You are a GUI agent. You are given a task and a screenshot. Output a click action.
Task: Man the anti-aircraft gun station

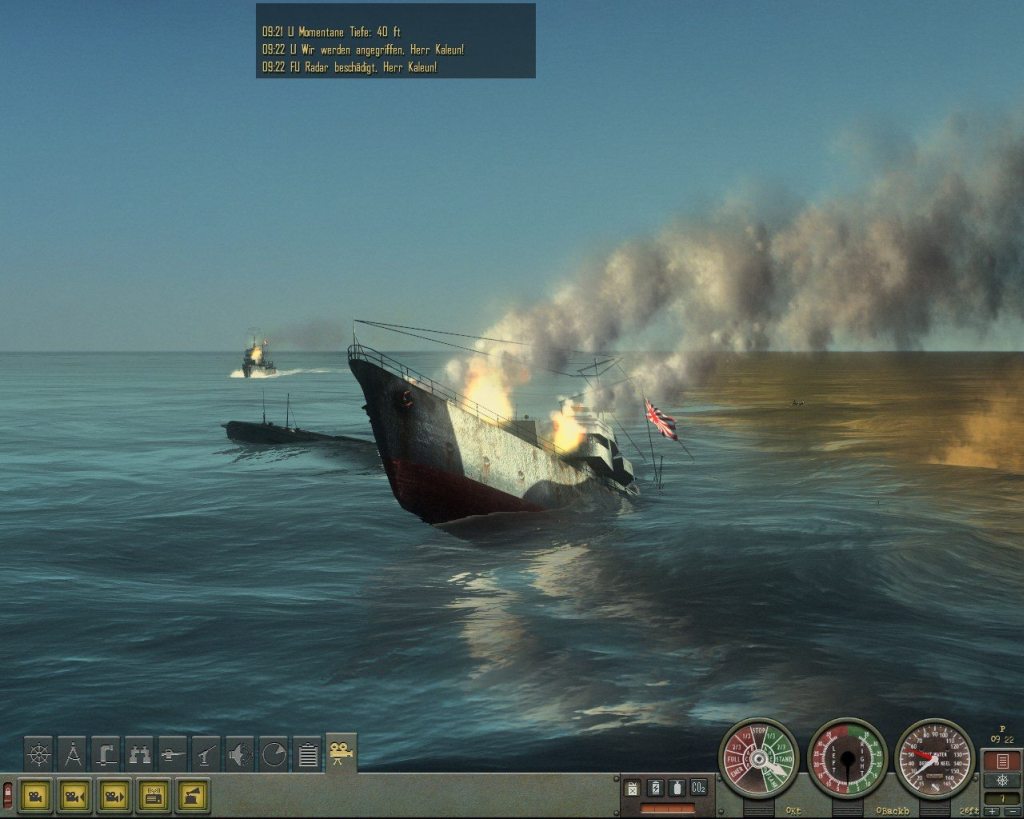pyautogui.click(x=207, y=754)
